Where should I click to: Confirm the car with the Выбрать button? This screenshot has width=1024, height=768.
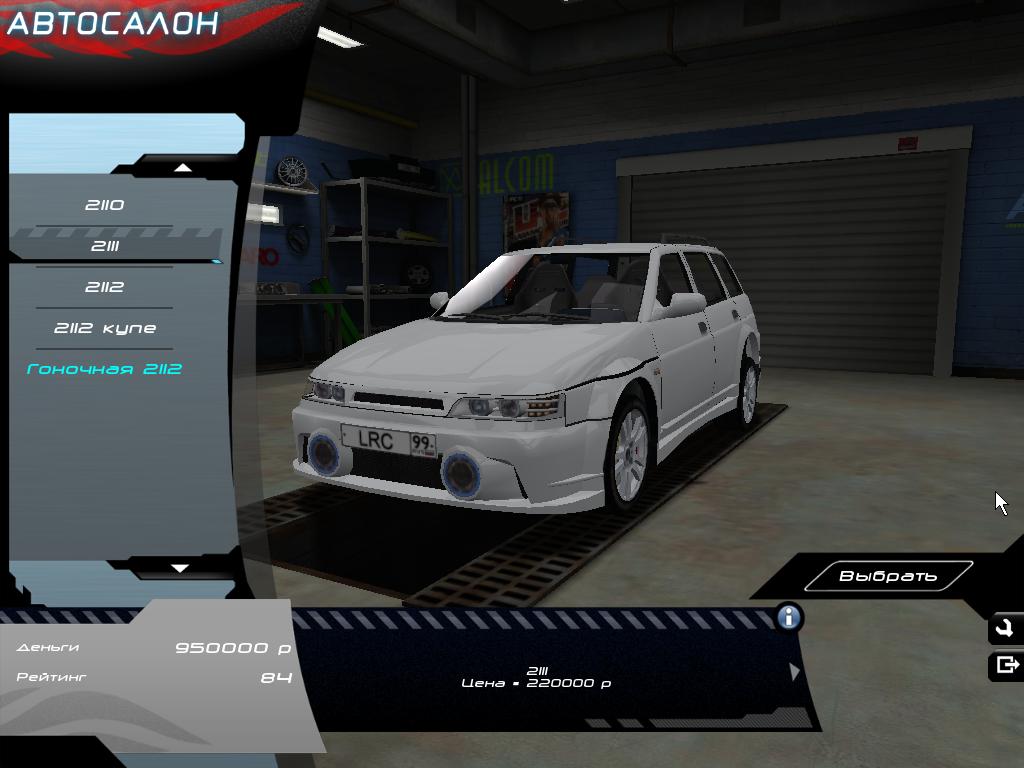(888, 576)
